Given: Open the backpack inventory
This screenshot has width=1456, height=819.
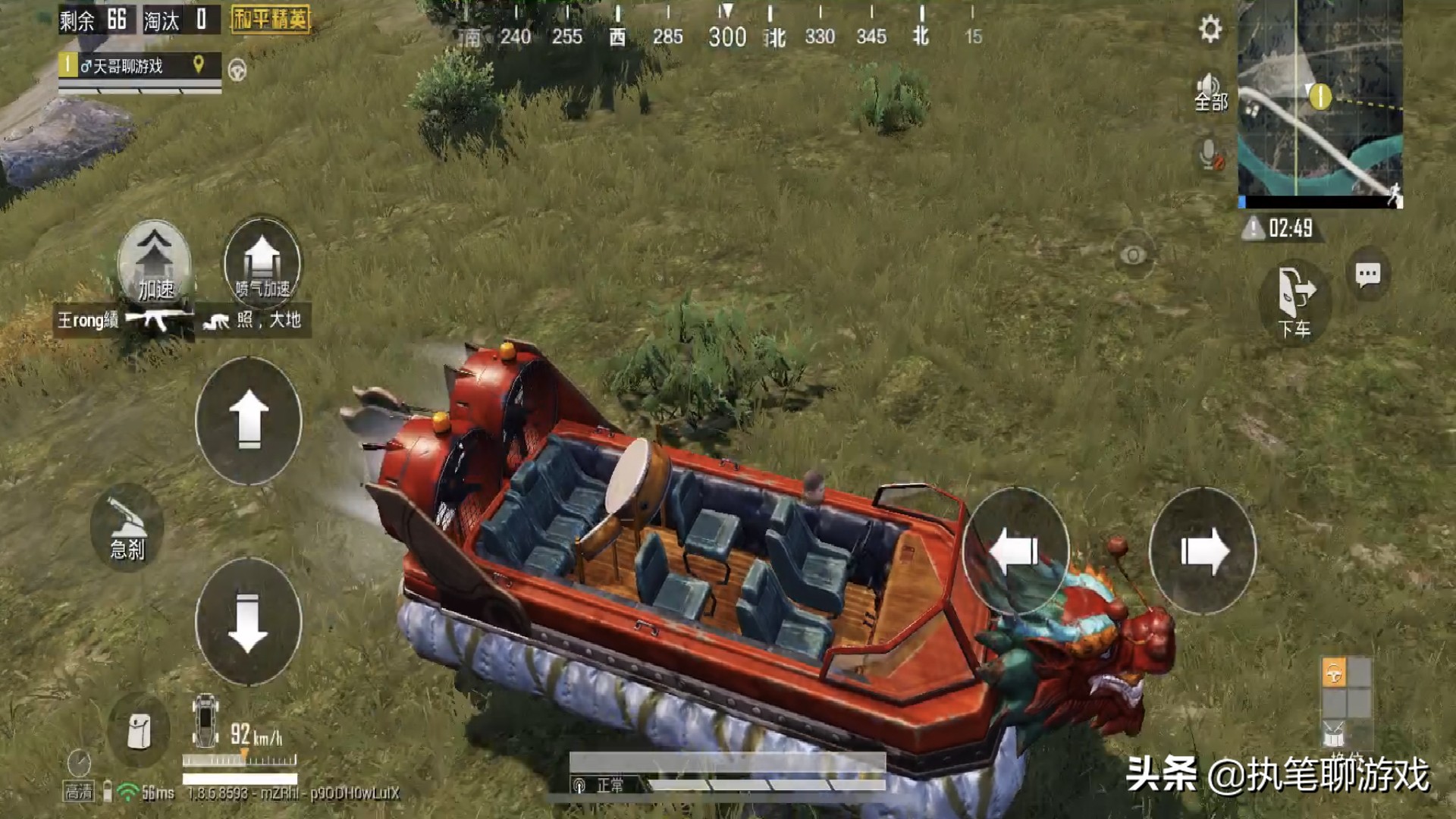Looking at the screenshot, I should coord(139,731).
